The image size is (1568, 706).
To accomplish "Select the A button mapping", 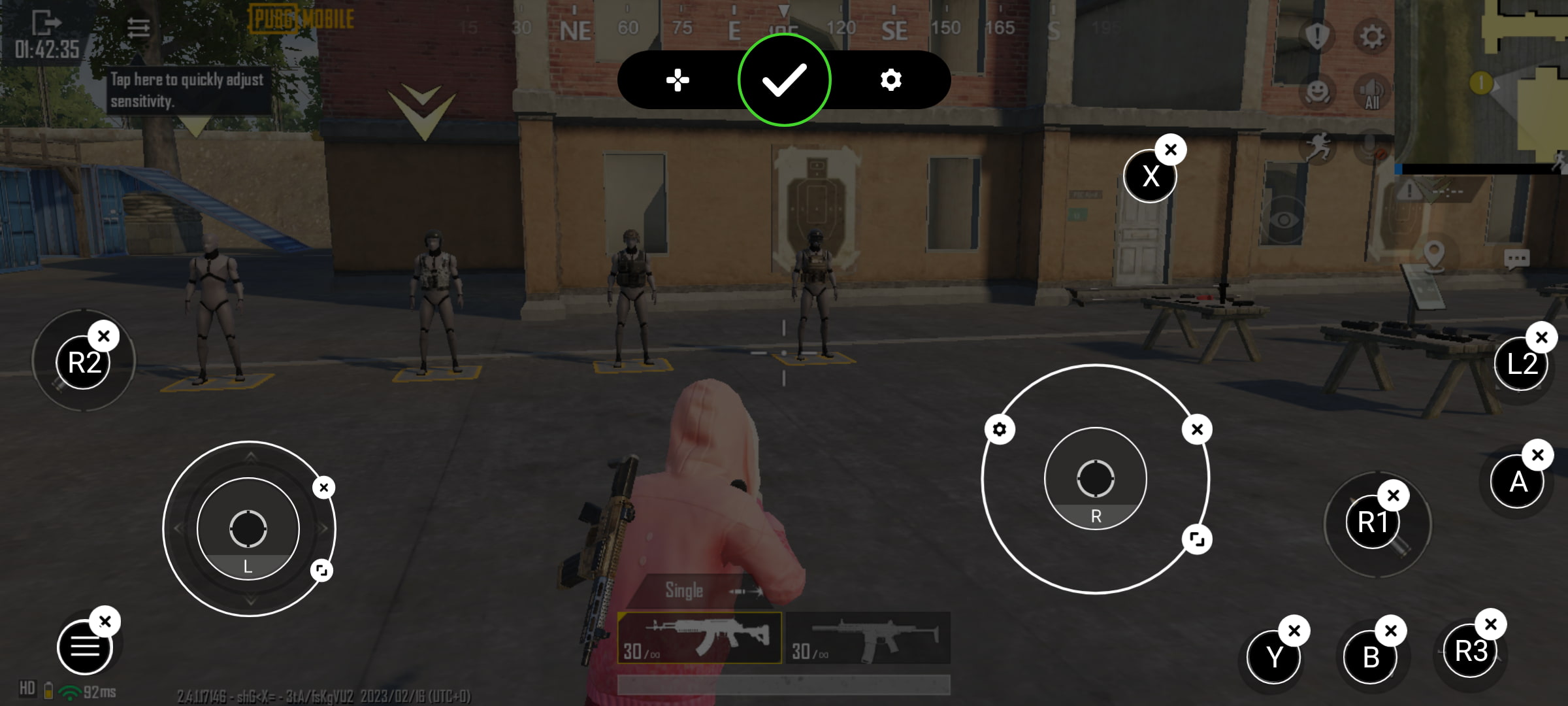I will (x=1518, y=482).
